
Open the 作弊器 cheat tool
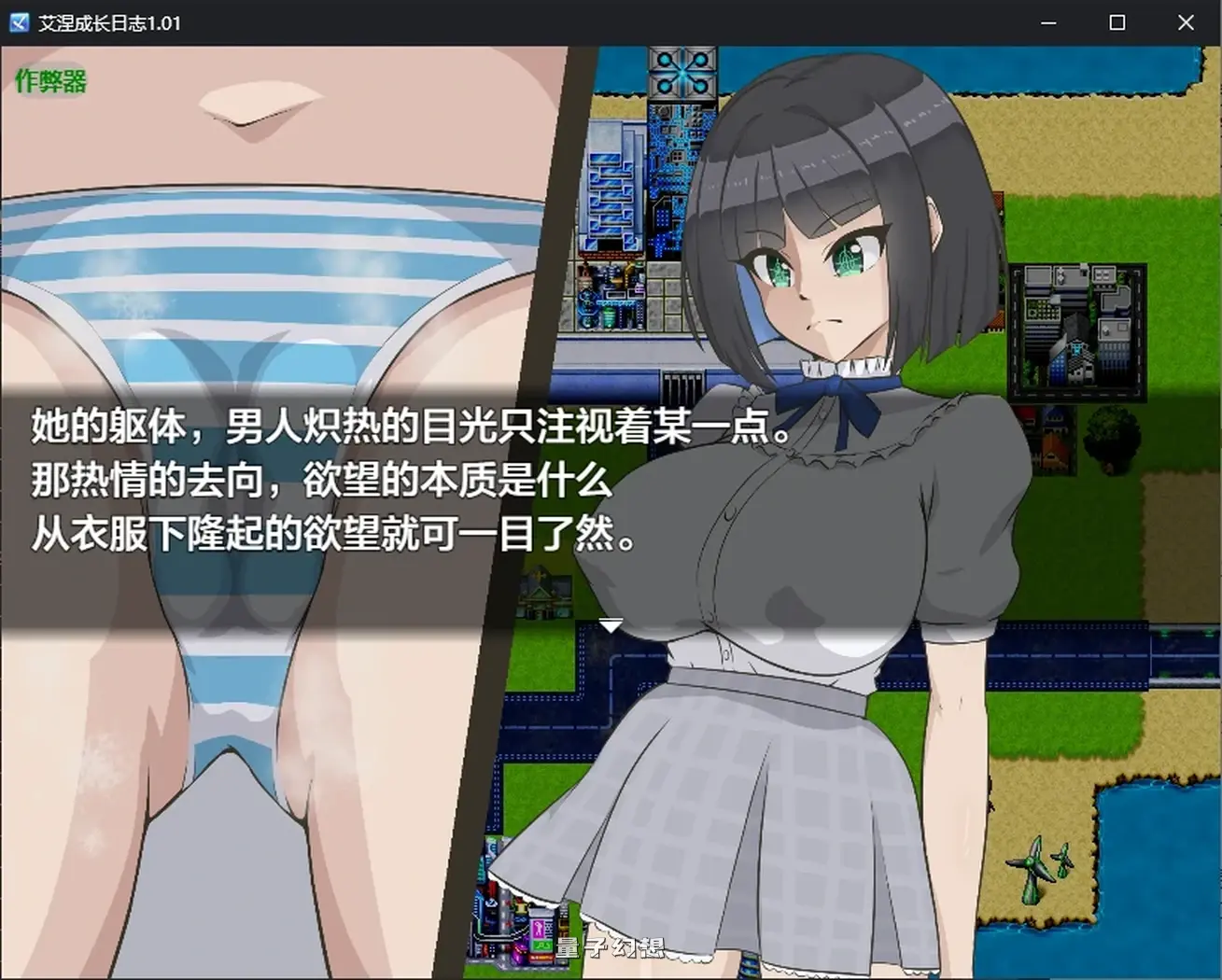point(49,81)
